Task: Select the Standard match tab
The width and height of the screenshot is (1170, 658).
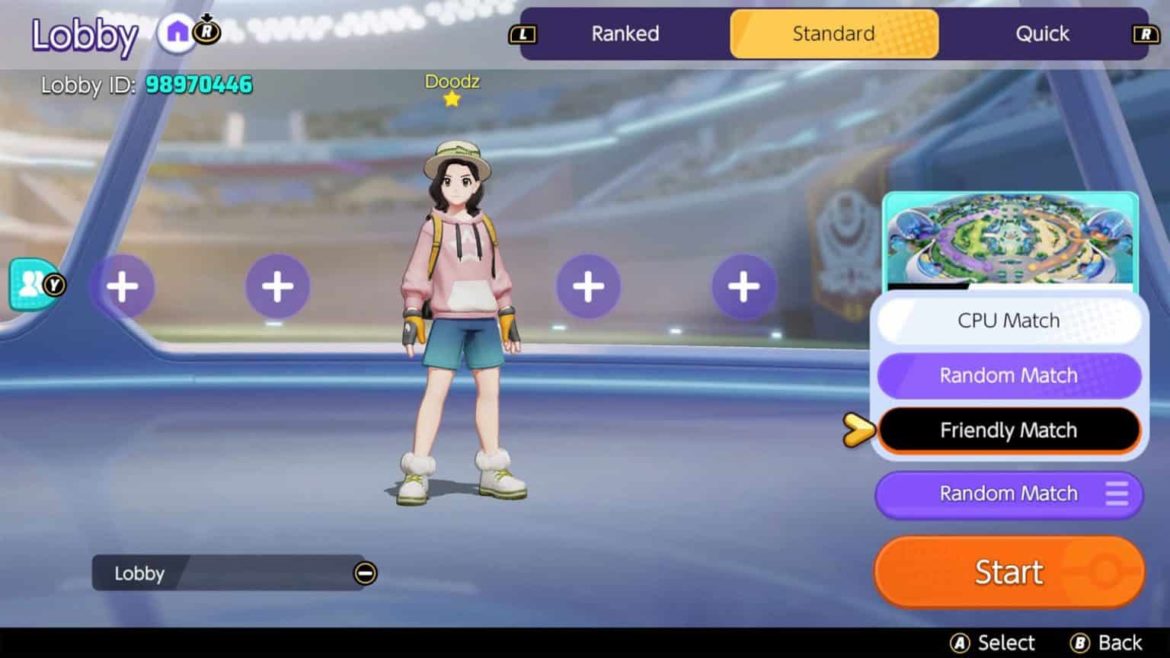Action: [834, 34]
